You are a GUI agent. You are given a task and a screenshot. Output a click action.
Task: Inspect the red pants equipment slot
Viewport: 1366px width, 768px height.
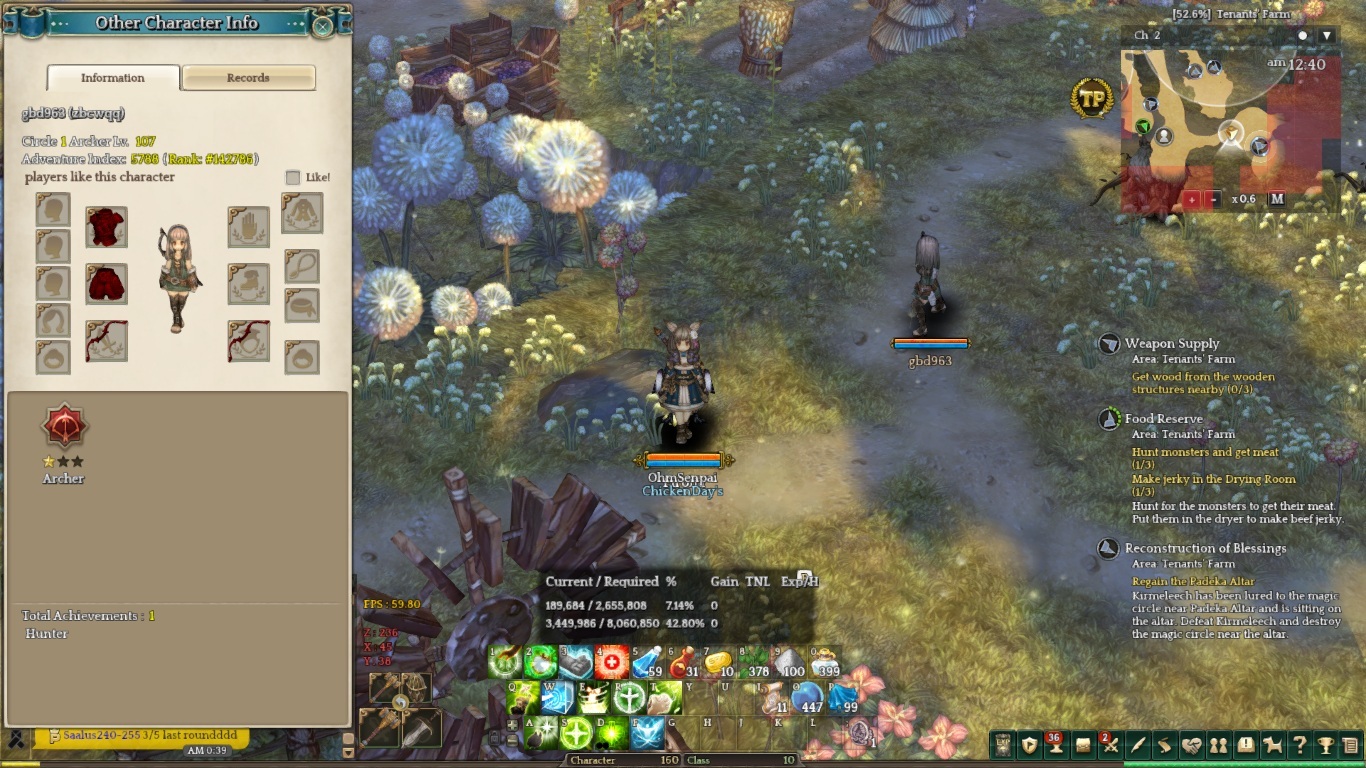(106, 284)
